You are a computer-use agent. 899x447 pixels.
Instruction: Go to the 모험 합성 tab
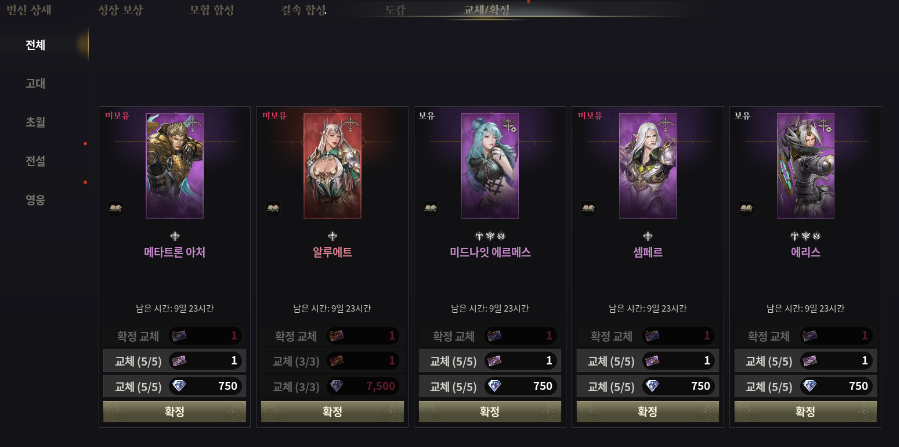212,10
